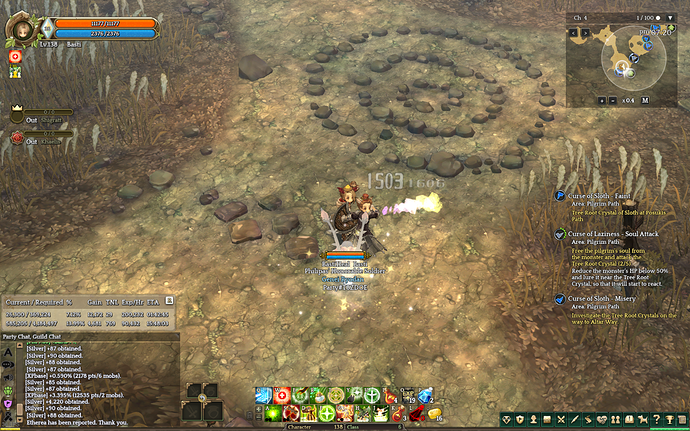This screenshot has height=431, width=690.
Task: Switch to the Party Chat tab
Action: pyautogui.click(x=15, y=337)
